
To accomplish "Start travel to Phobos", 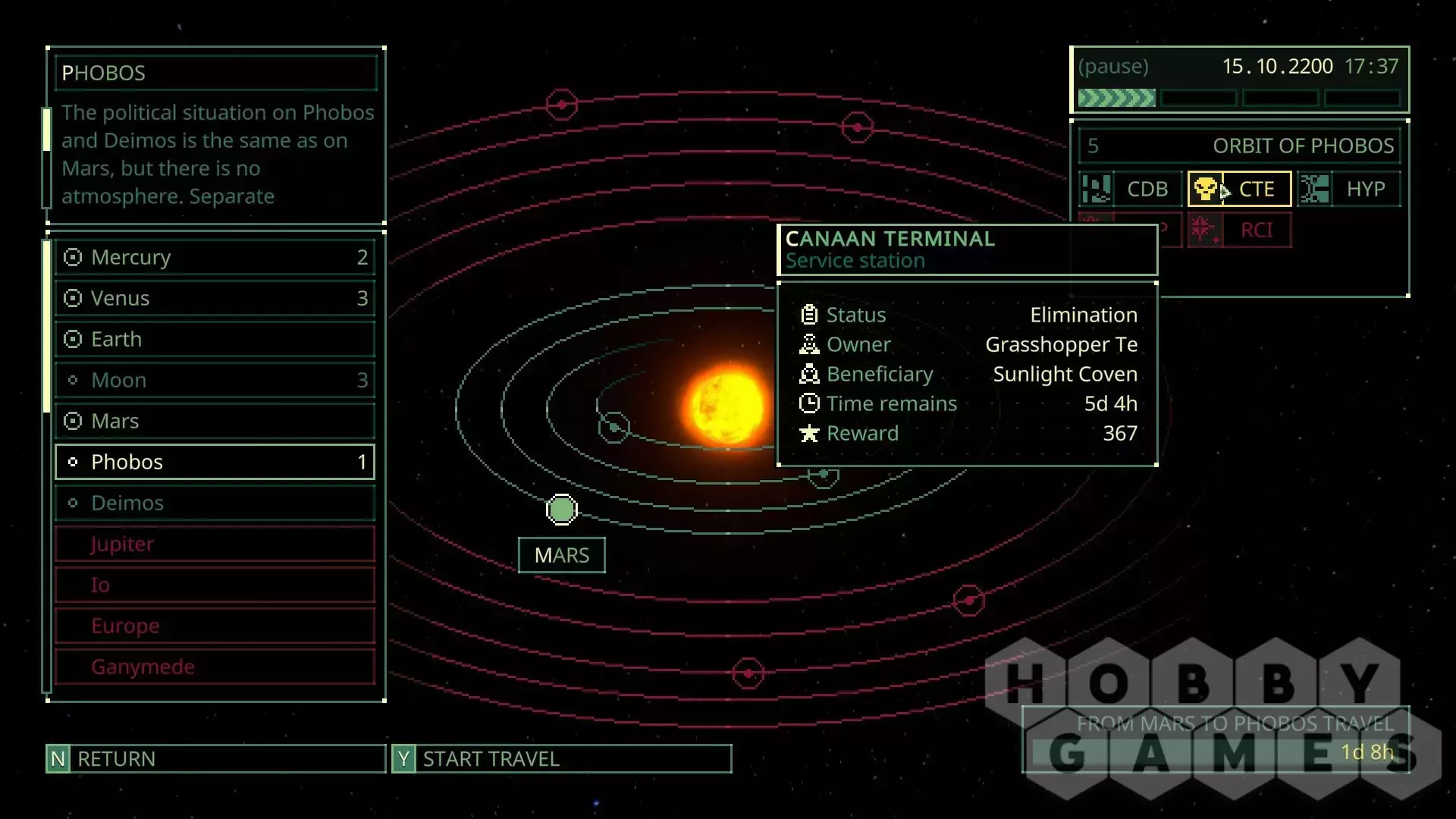I will [561, 758].
